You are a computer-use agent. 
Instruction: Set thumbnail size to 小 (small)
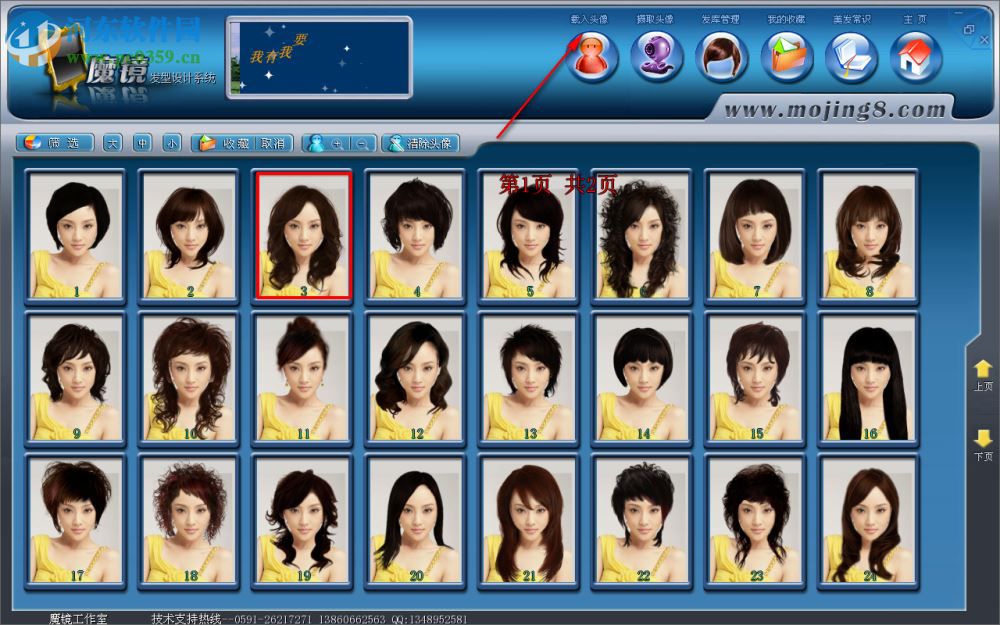[172, 143]
